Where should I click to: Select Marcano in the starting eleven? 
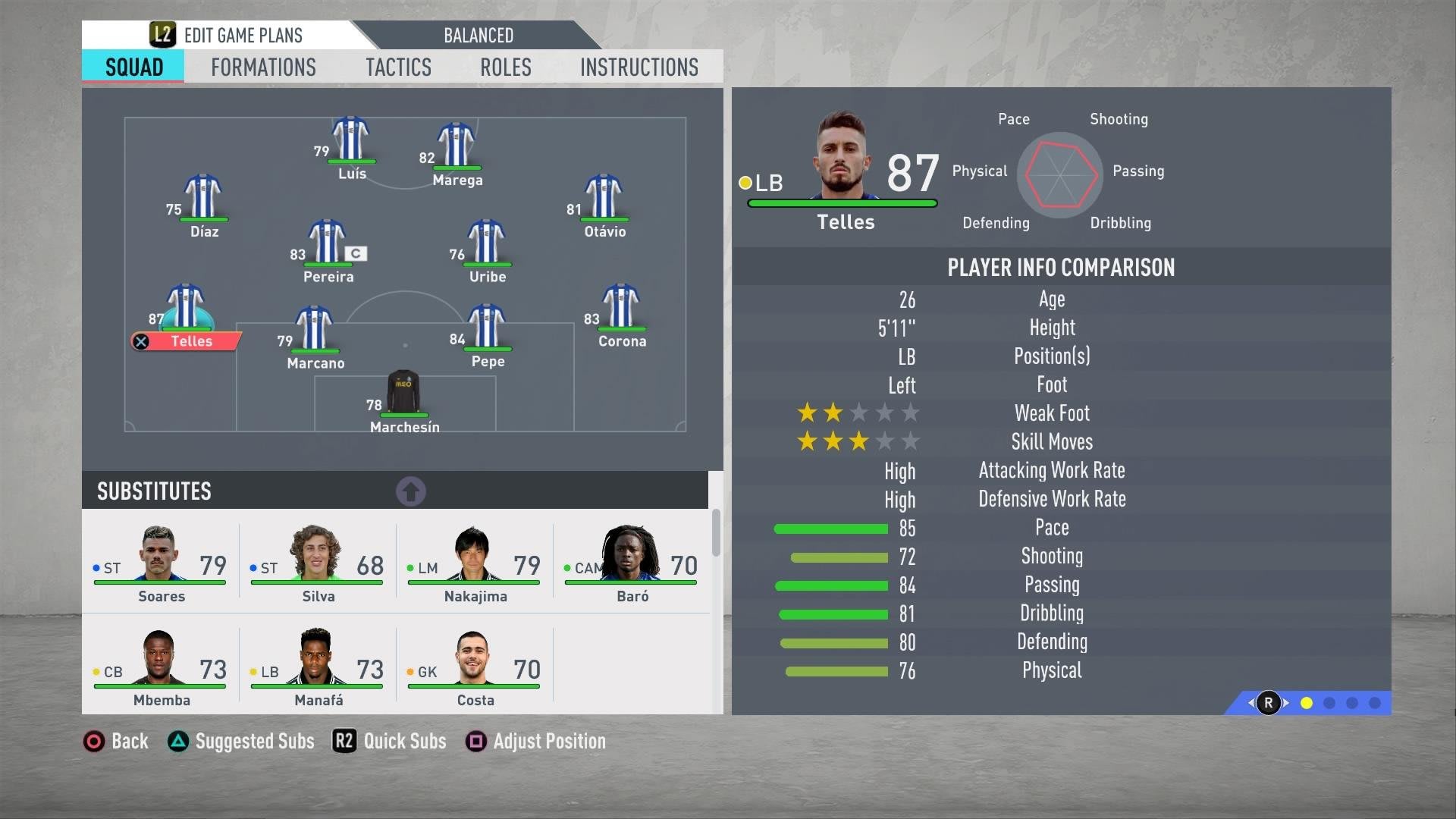[x=314, y=329]
